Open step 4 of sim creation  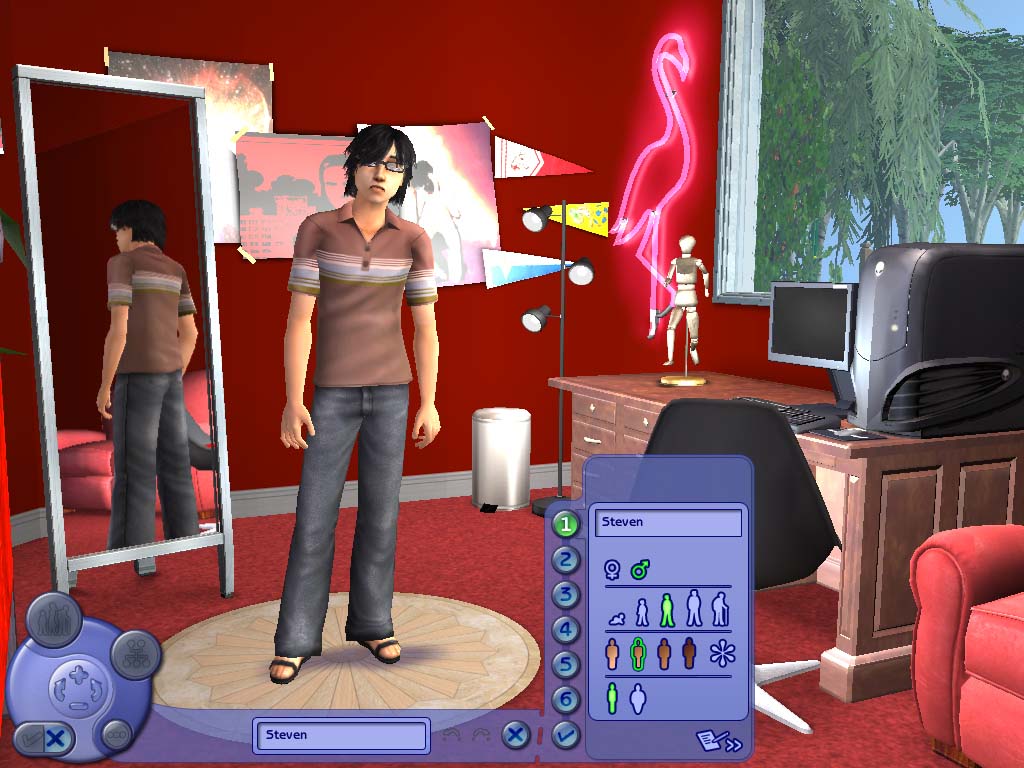point(567,630)
